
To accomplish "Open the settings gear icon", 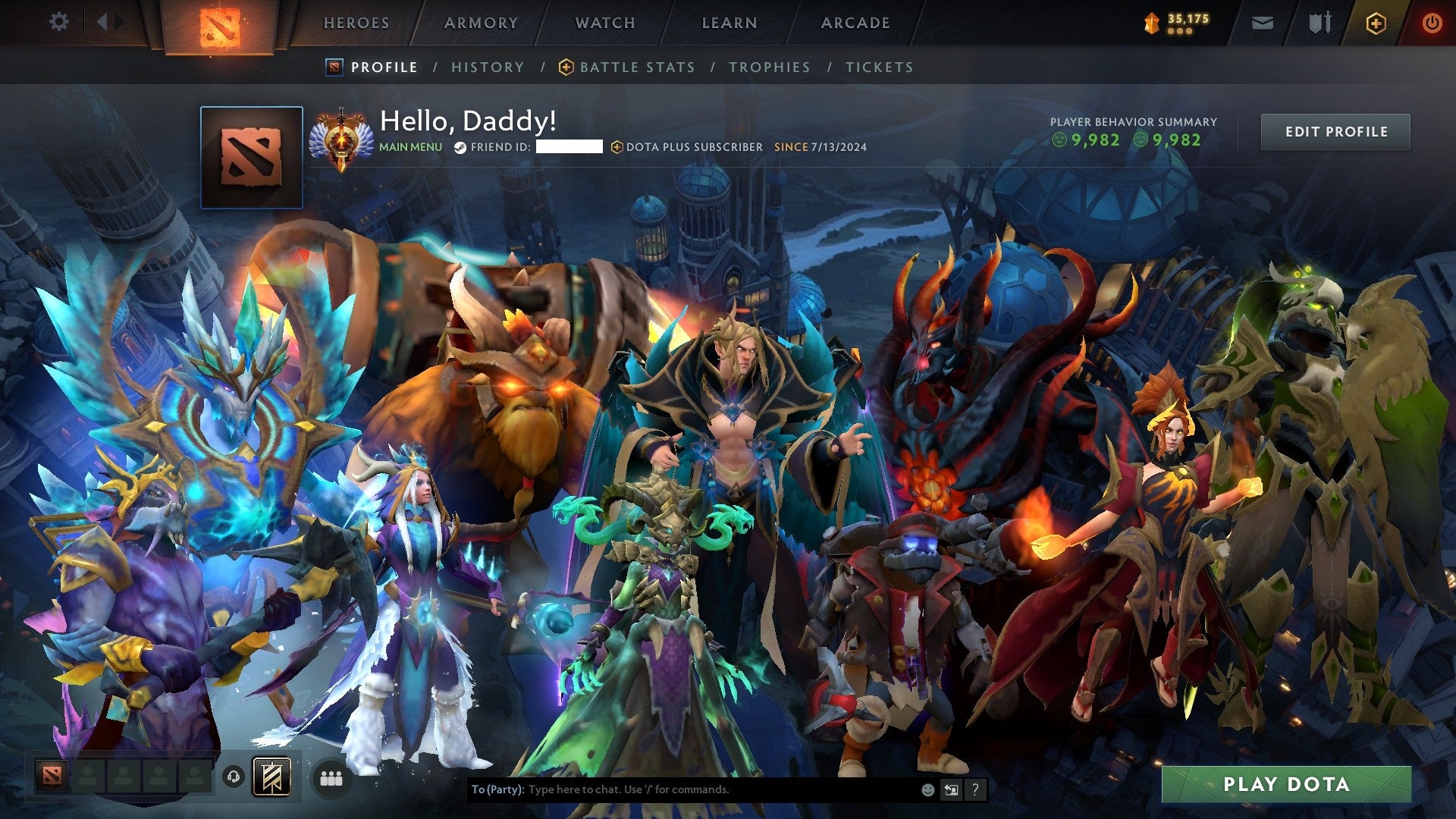I will tap(59, 22).
